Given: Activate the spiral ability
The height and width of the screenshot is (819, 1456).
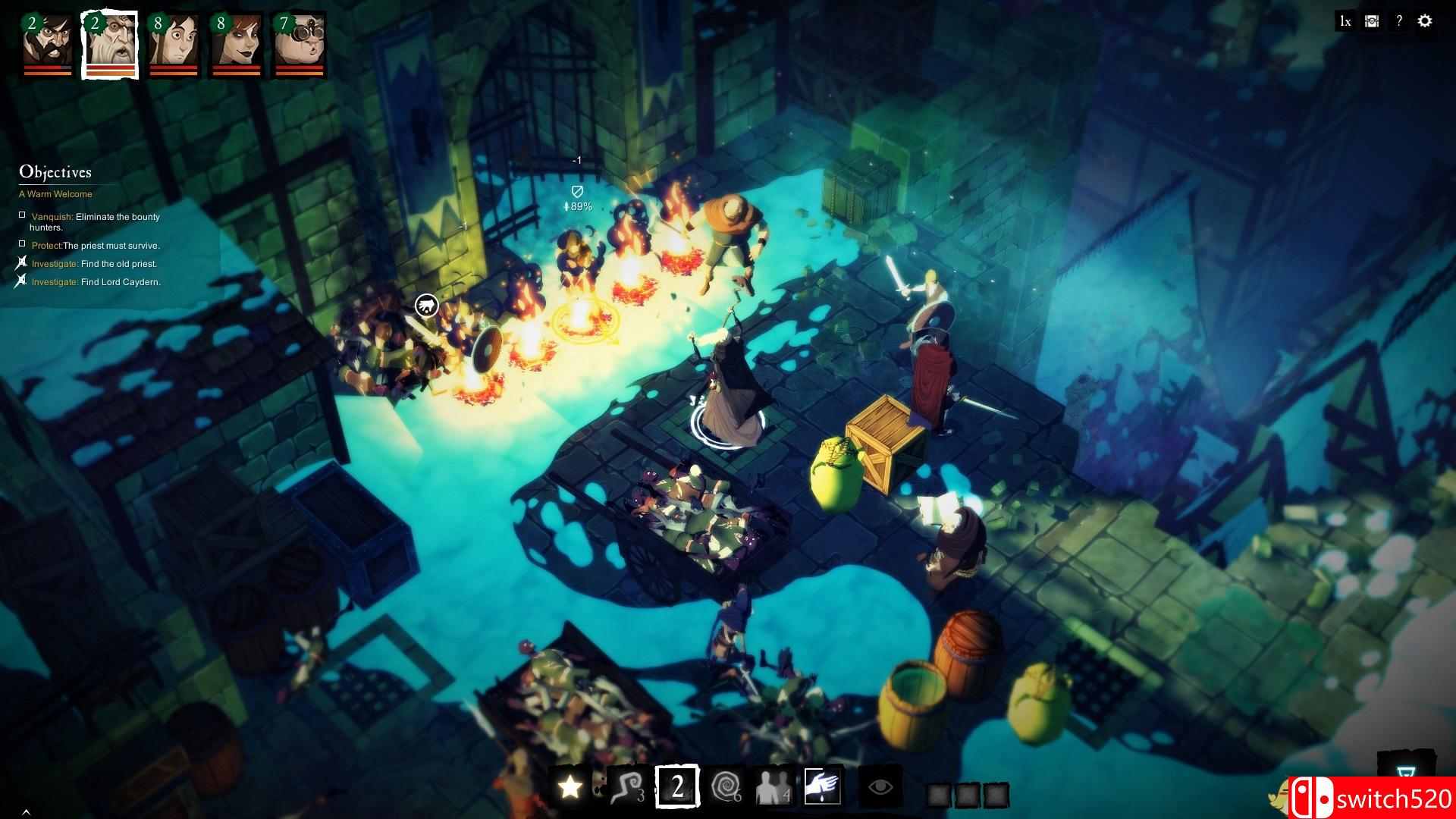Looking at the screenshot, I should (727, 787).
